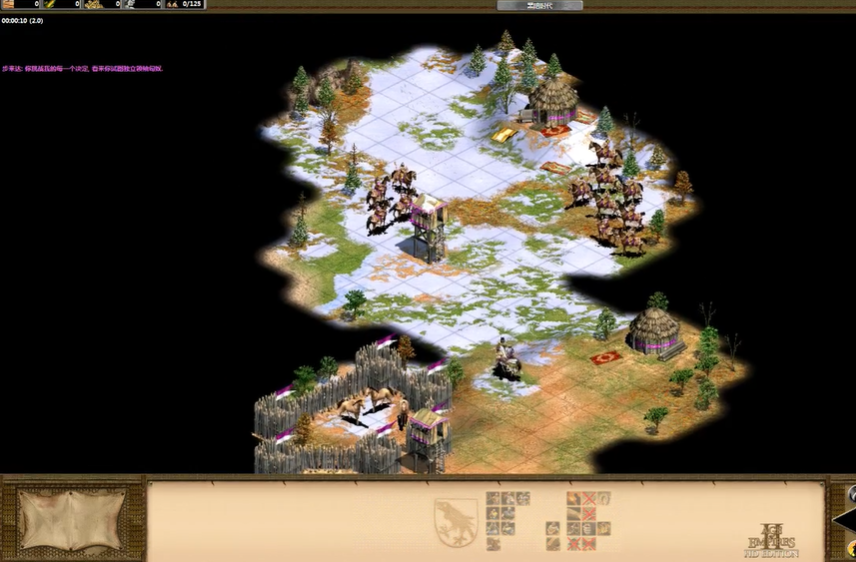This screenshot has width=856, height=562.
Task: Click the black minimap at the screen edge
Action: click(x=846, y=521)
